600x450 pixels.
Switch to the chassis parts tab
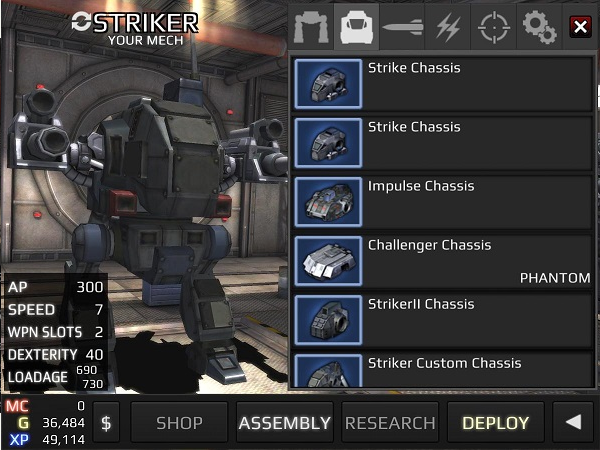pos(355,28)
